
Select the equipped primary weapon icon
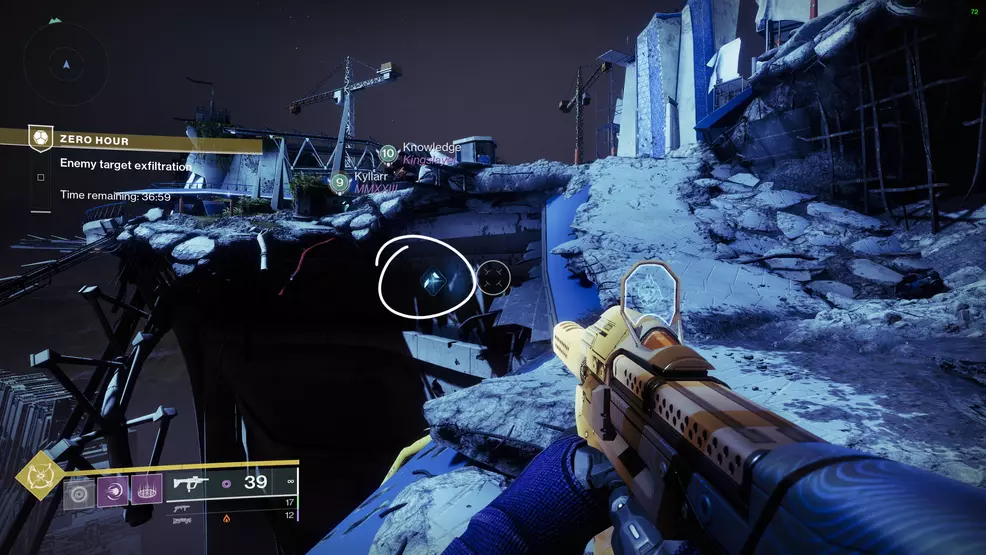click(193, 483)
